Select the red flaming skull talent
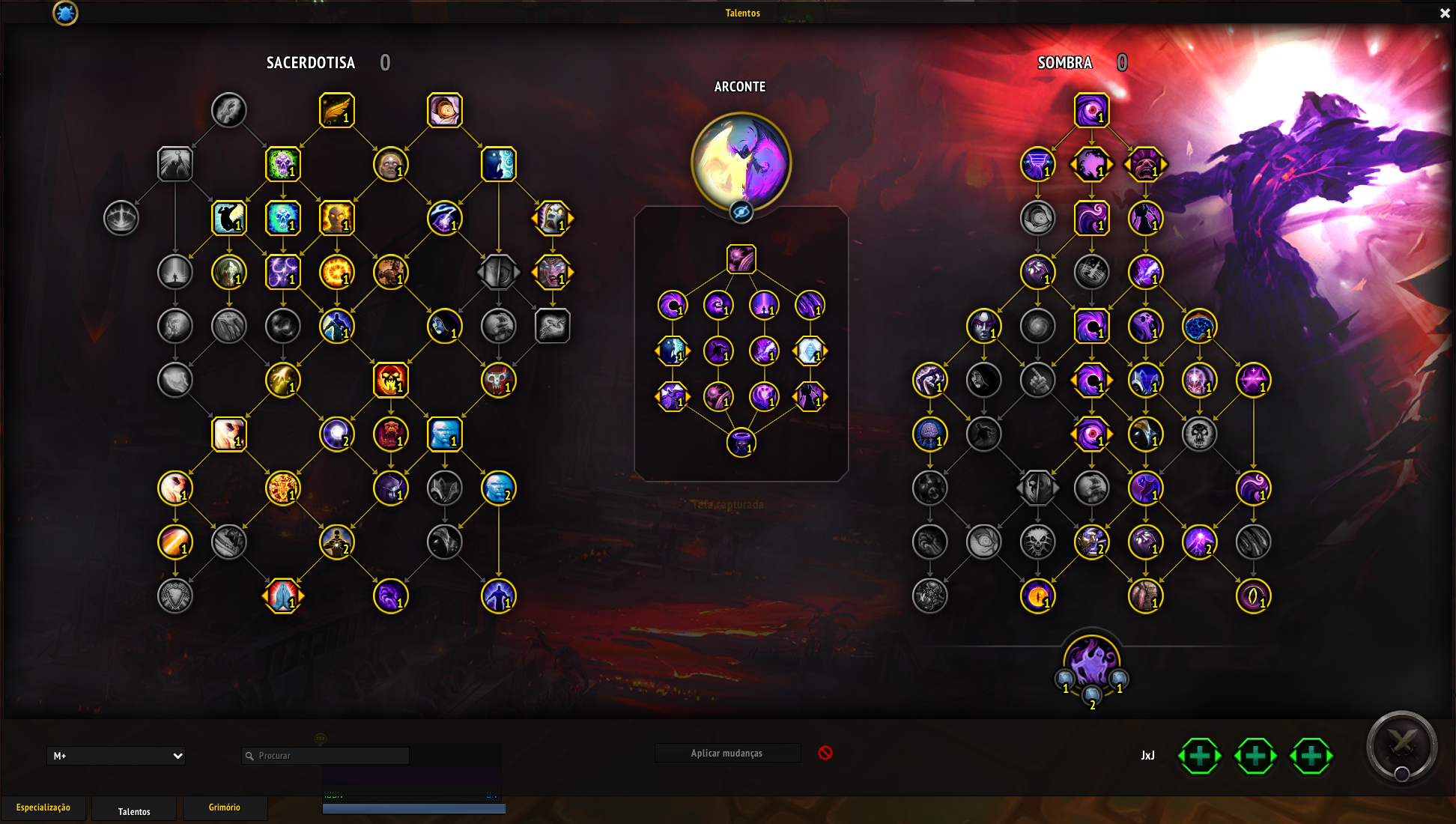1456x824 pixels. [390, 381]
